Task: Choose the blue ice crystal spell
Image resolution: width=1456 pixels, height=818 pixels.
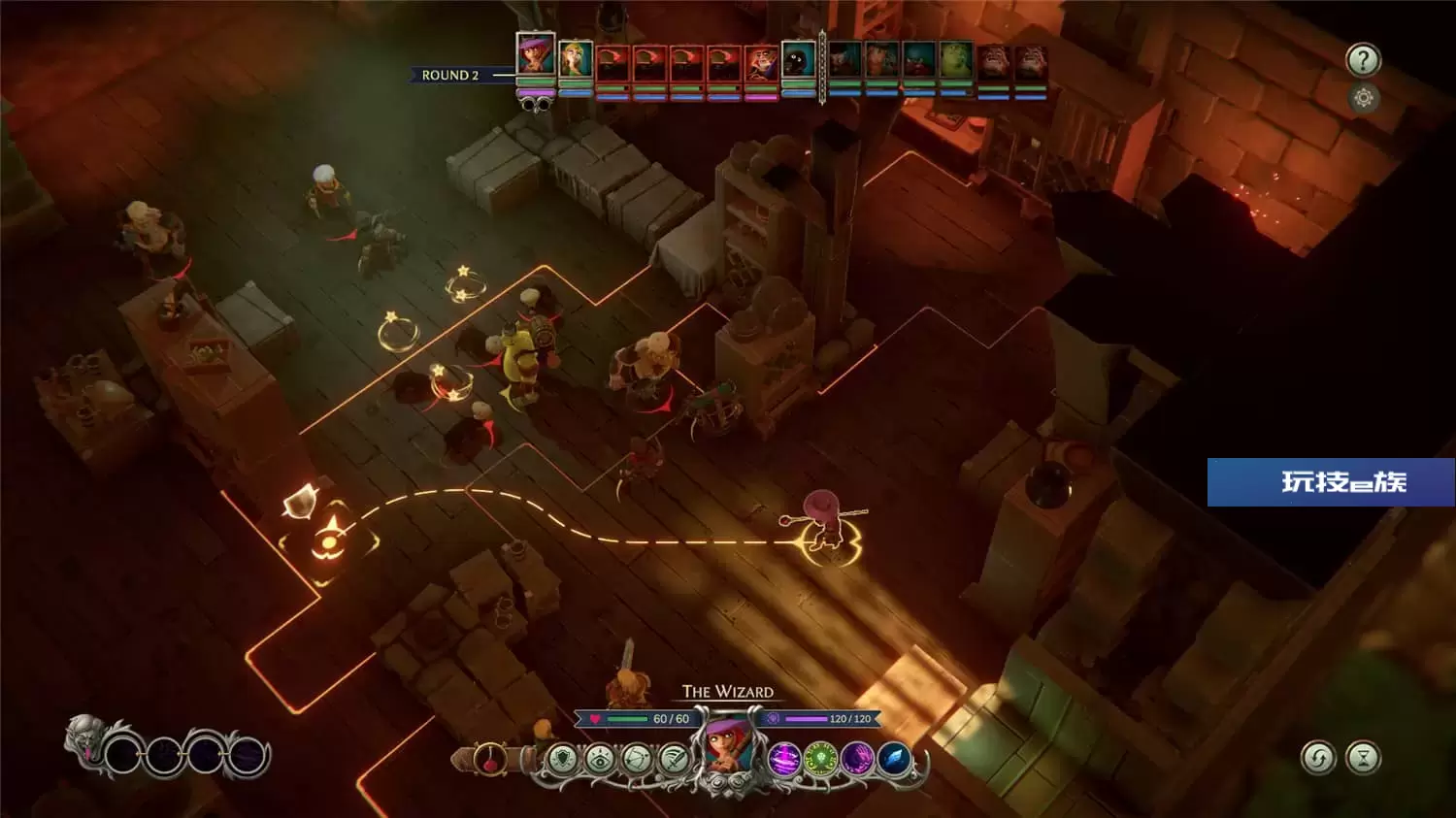Action: (894, 759)
